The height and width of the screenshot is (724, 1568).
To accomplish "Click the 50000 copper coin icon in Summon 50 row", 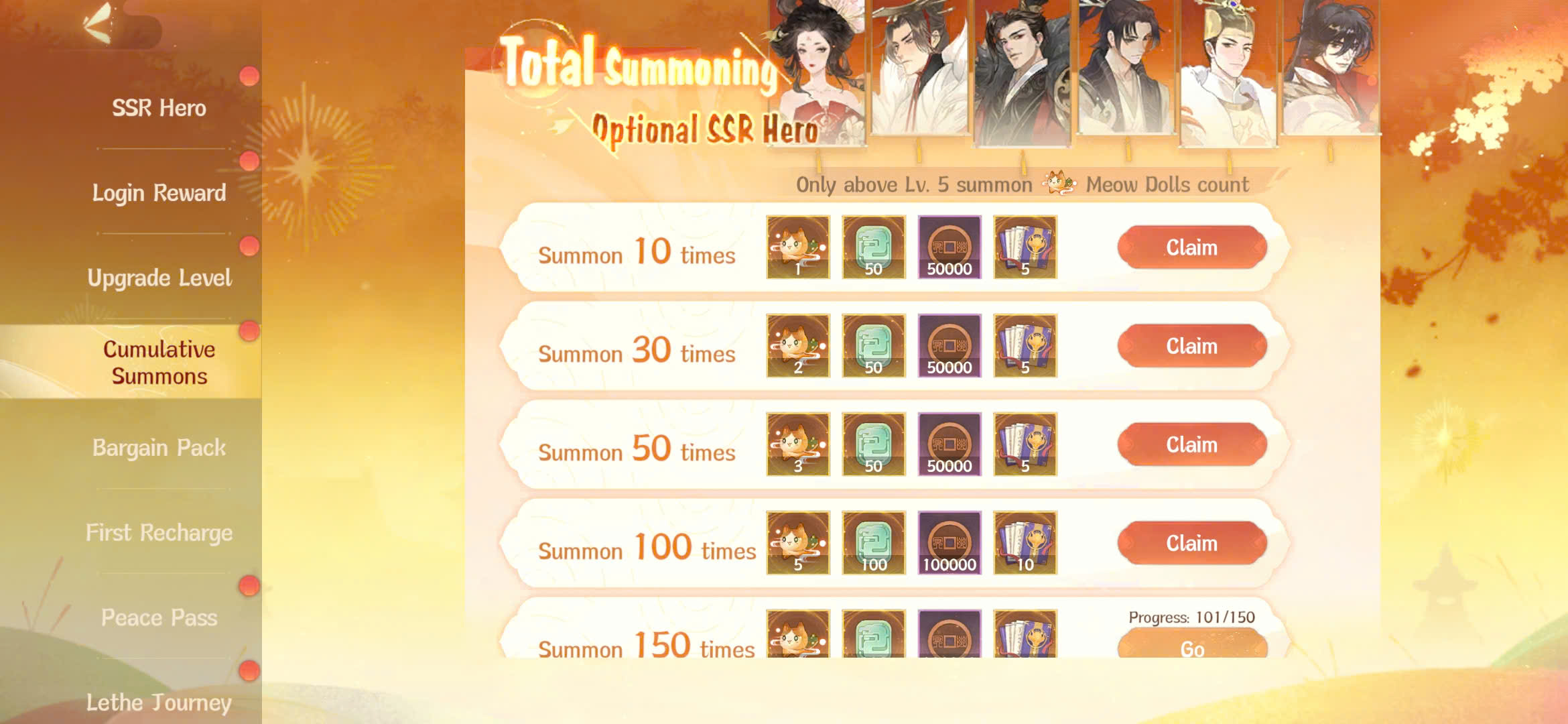I will [x=949, y=444].
